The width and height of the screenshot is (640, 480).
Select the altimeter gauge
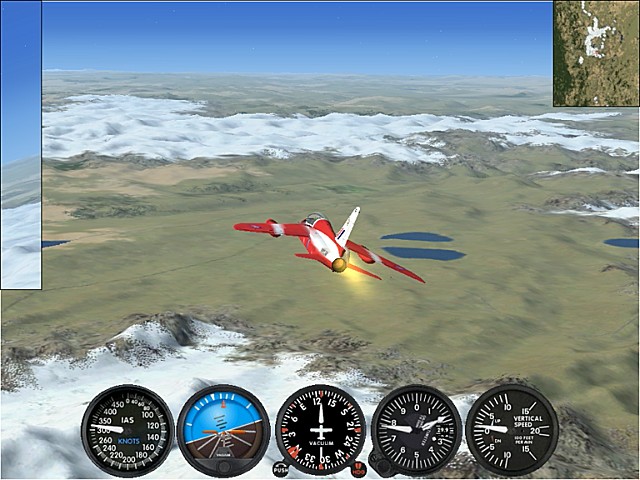pos(416,430)
